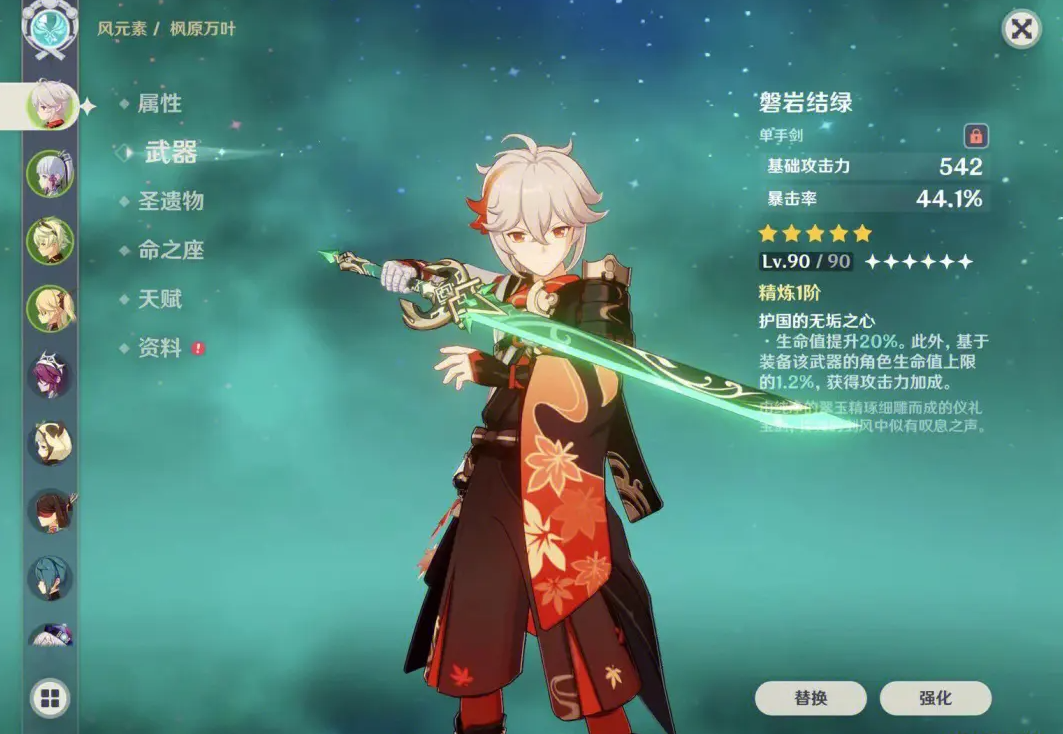Select the character wearing a red blindfold

[50, 511]
